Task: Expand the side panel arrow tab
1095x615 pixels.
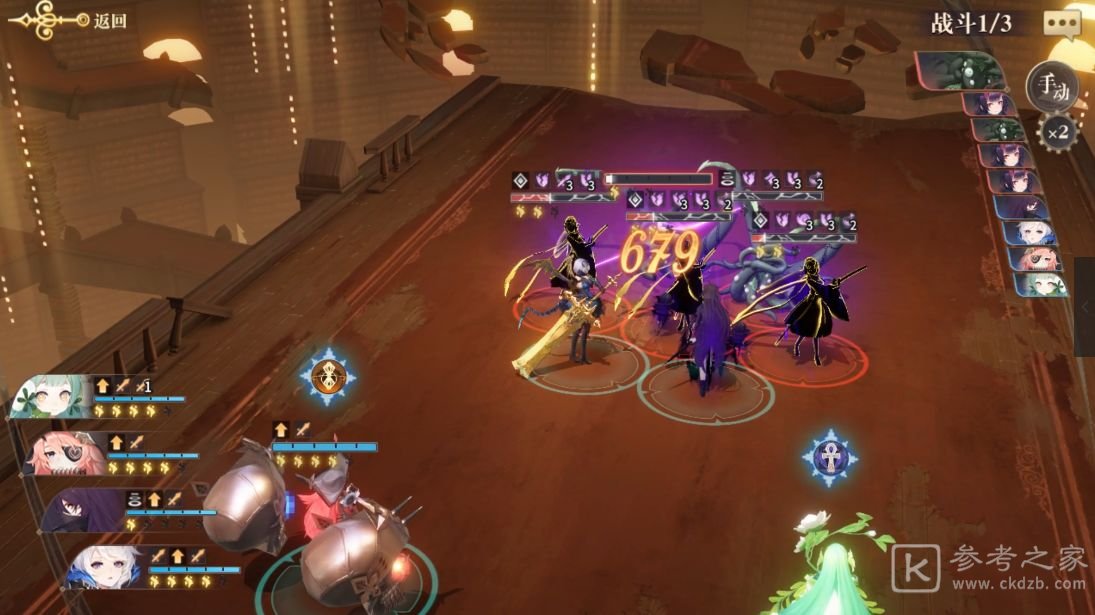Action: [1085, 307]
